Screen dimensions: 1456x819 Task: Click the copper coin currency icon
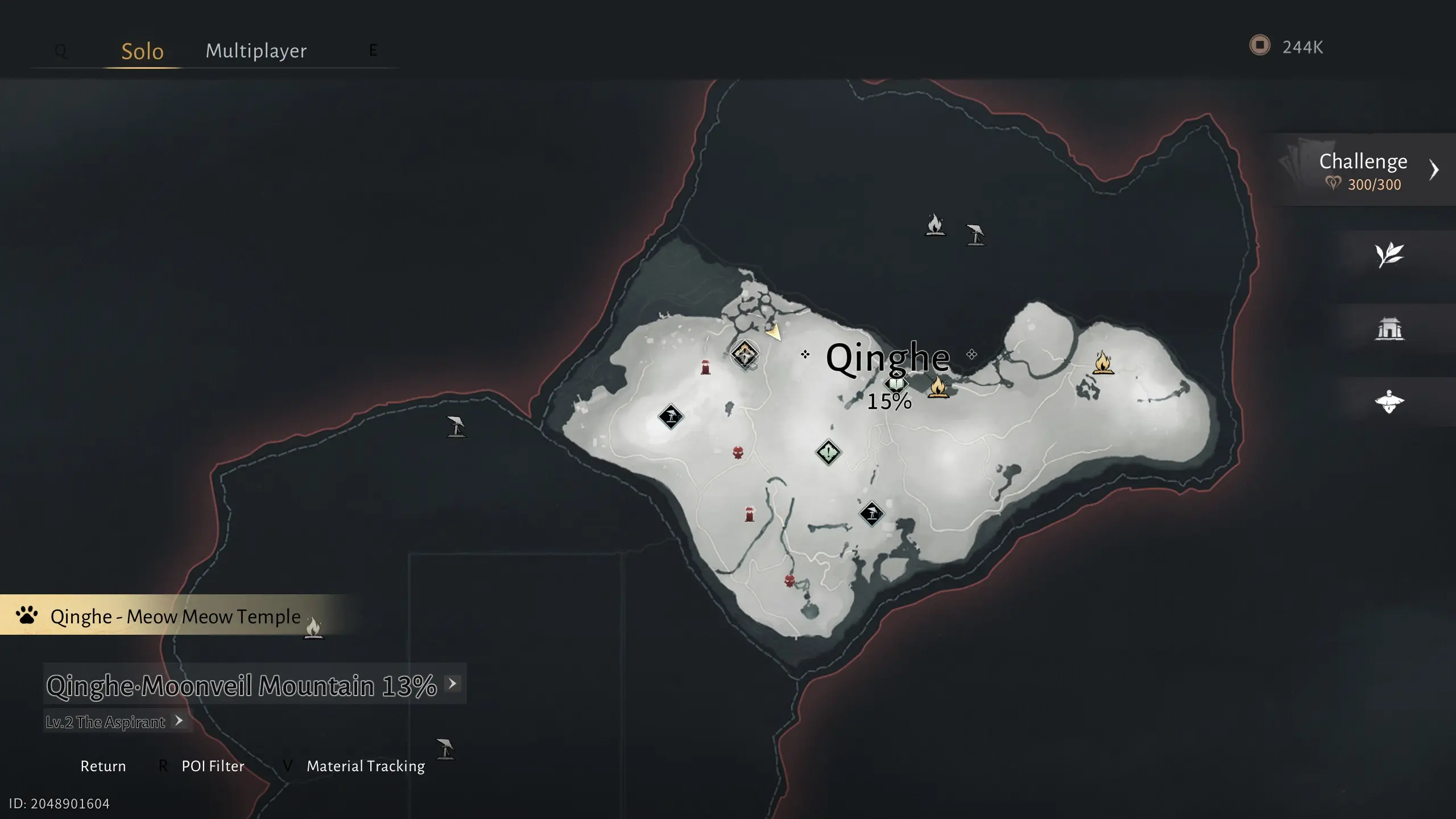point(1259,45)
